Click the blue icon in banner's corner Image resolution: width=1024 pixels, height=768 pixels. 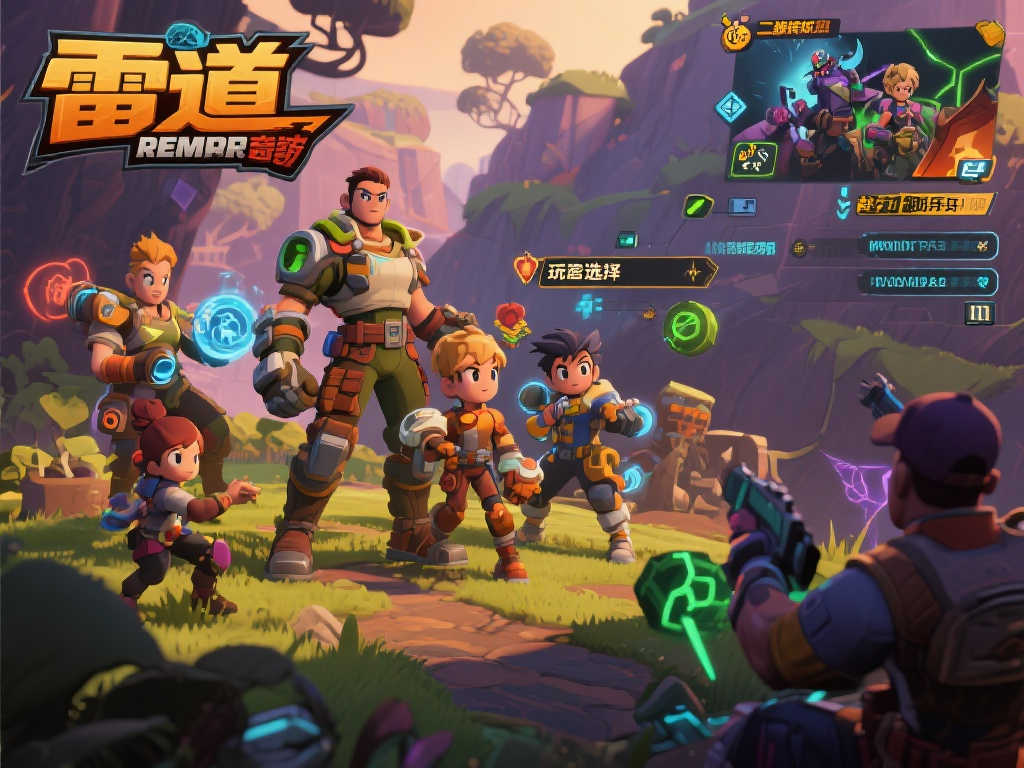(x=970, y=168)
